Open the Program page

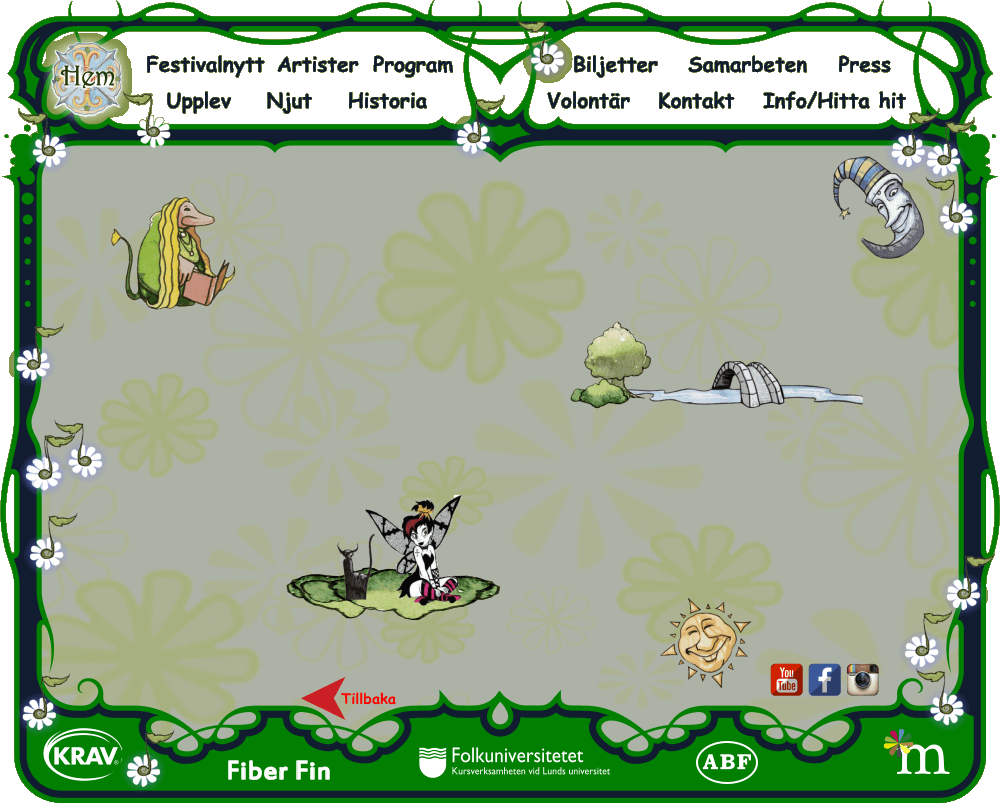tap(412, 66)
